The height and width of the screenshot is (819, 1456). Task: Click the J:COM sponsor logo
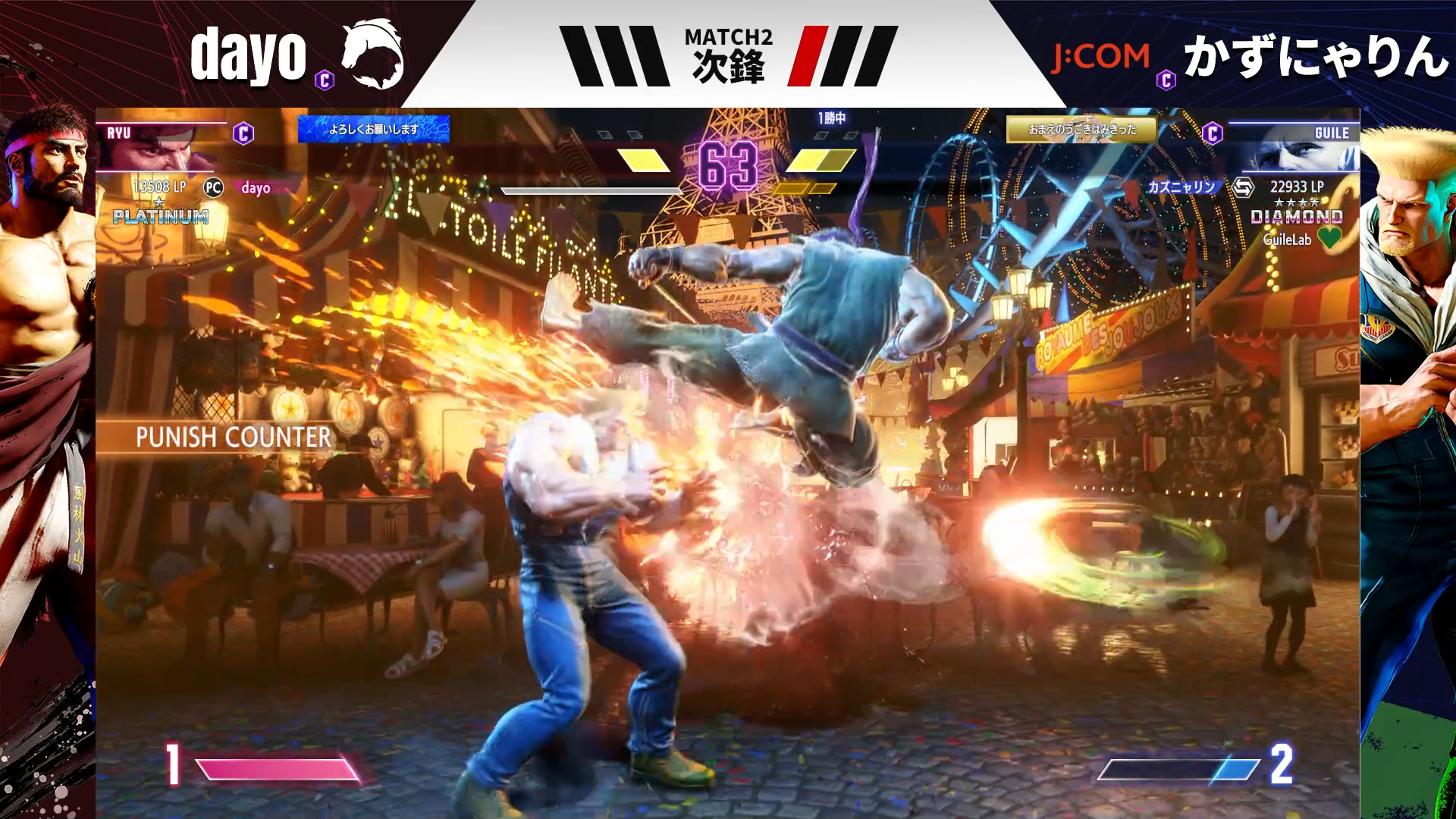click(x=1100, y=57)
